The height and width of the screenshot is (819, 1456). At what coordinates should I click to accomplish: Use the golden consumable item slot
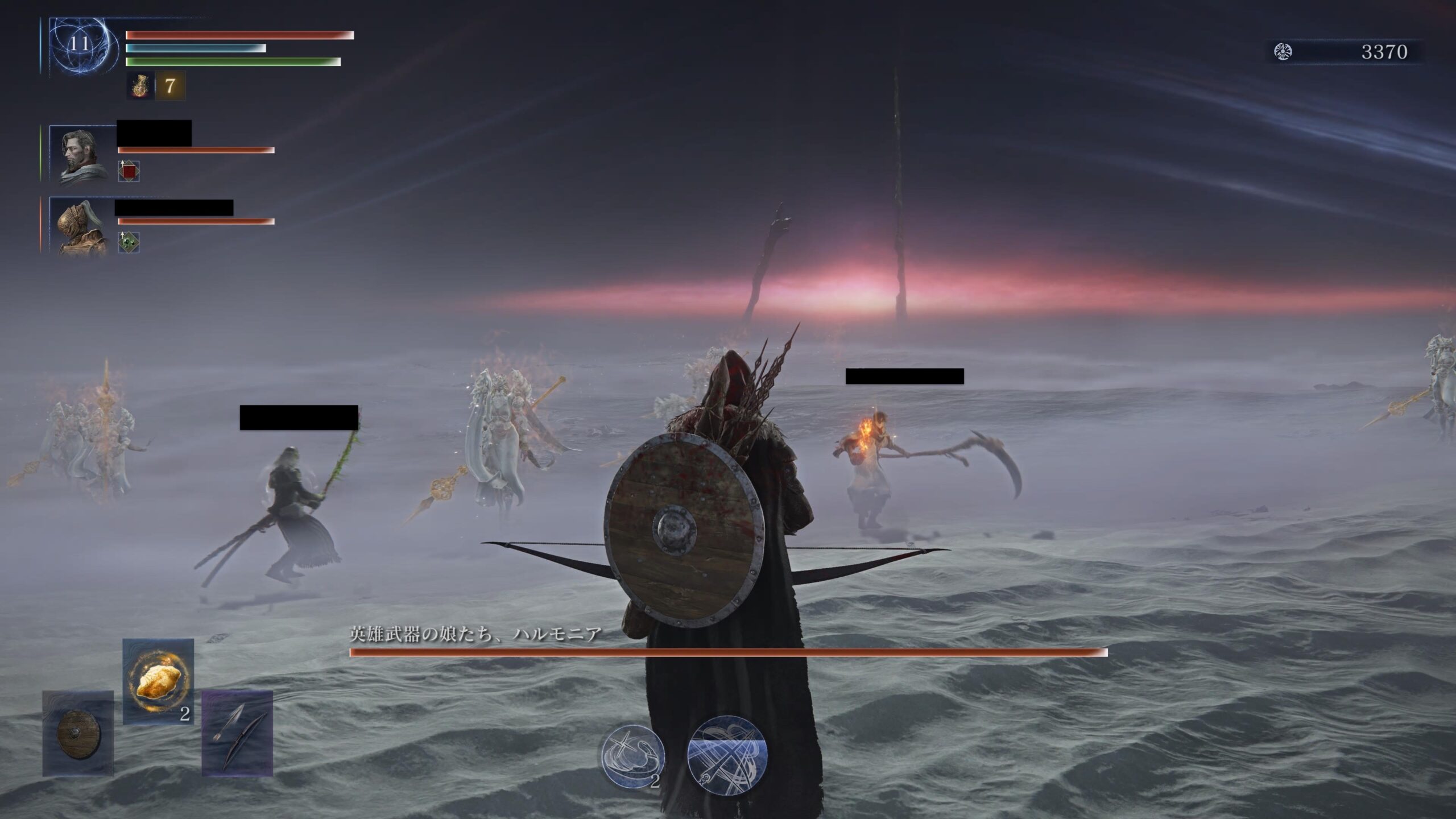click(x=158, y=681)
